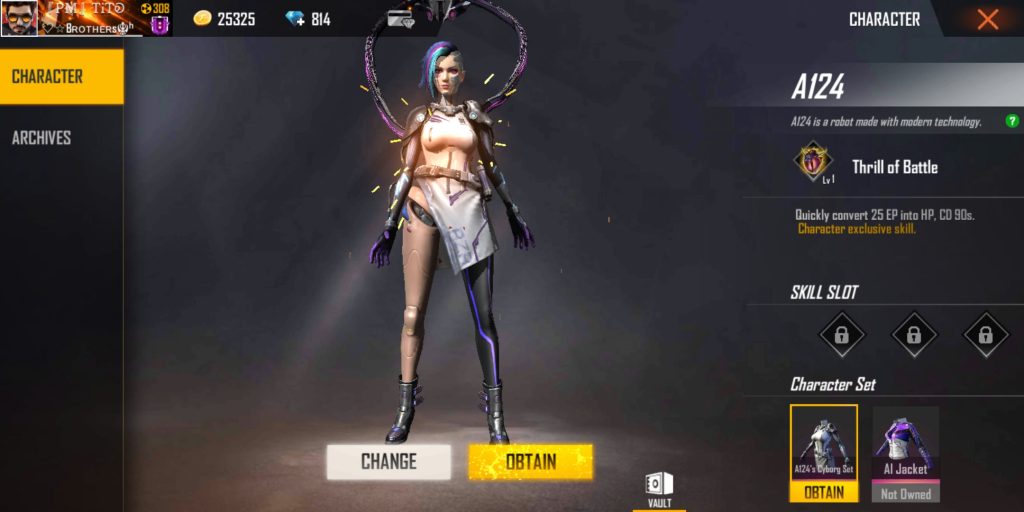
Task: Tap the diamonds balance to top up
Action: click(x=308, y=19)
